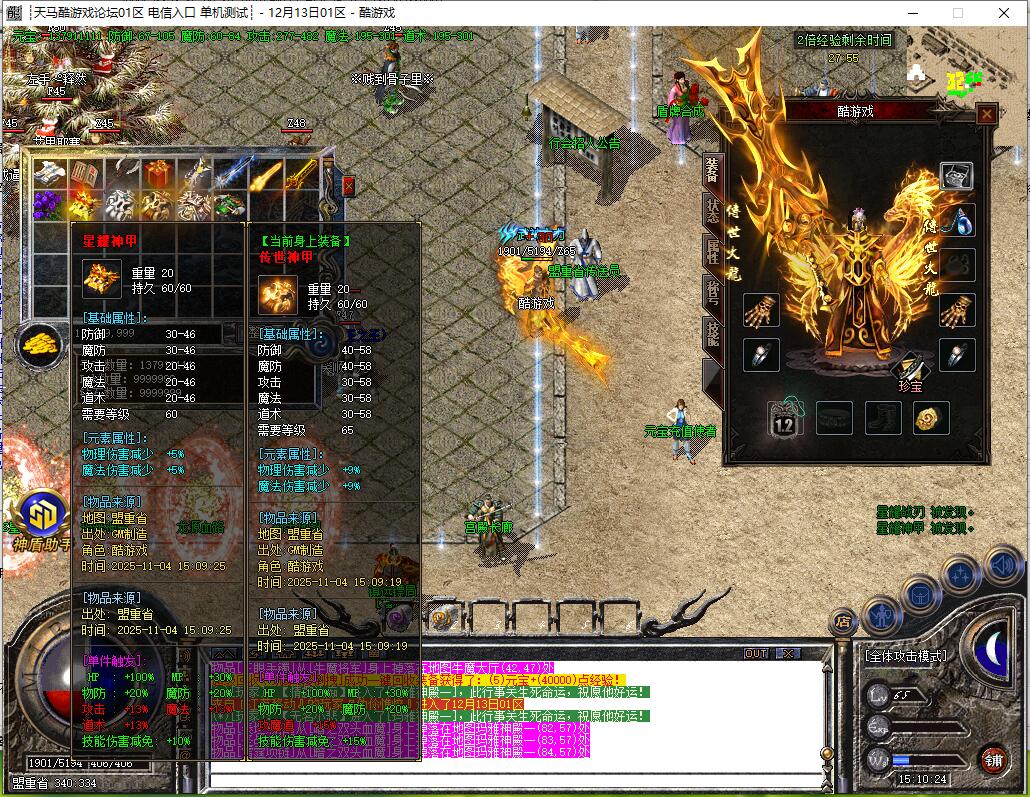Viewport: 1030px width, 797px height.
Task: Click the gold ingots icon by the bag
Action: coord(39,343)
